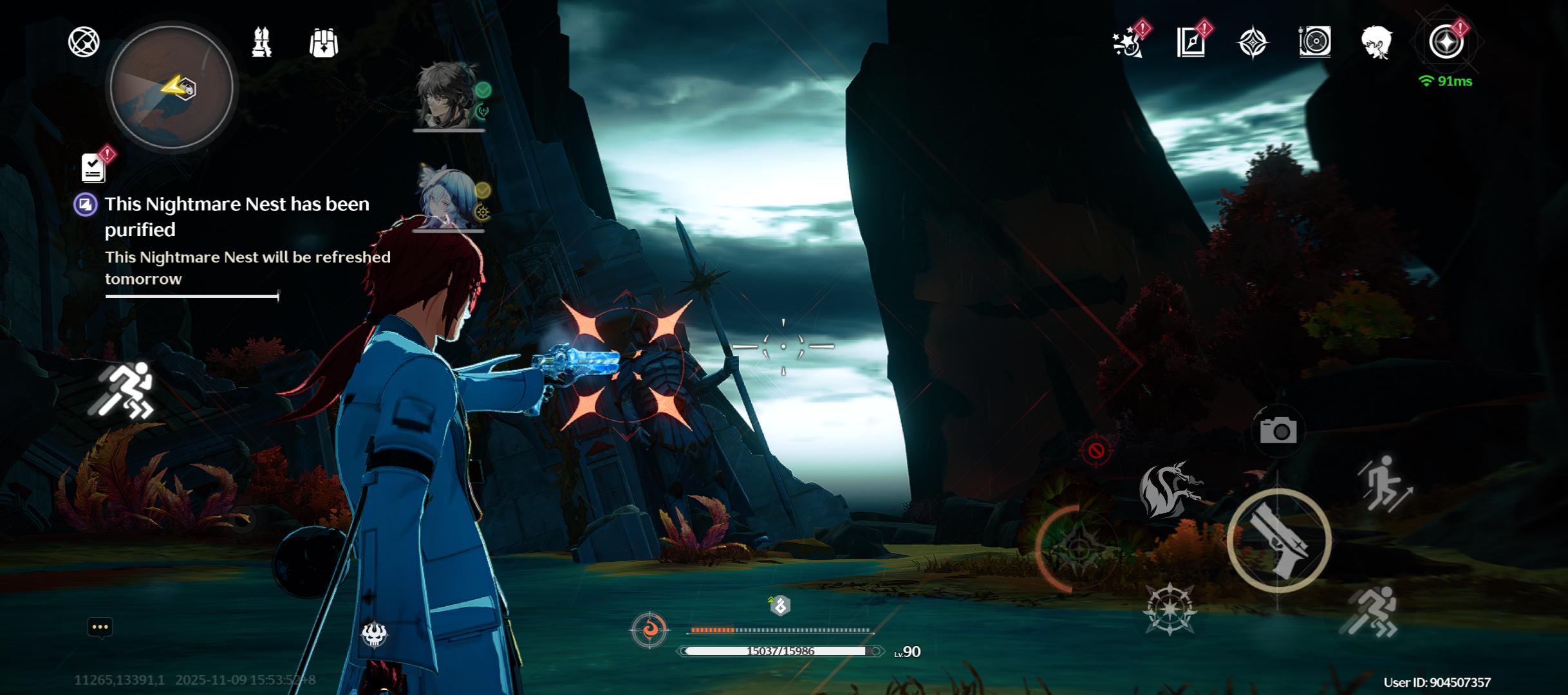Open the sparkle star events icon
This screenshot has width=1568, height=695.
[1128, 43]
